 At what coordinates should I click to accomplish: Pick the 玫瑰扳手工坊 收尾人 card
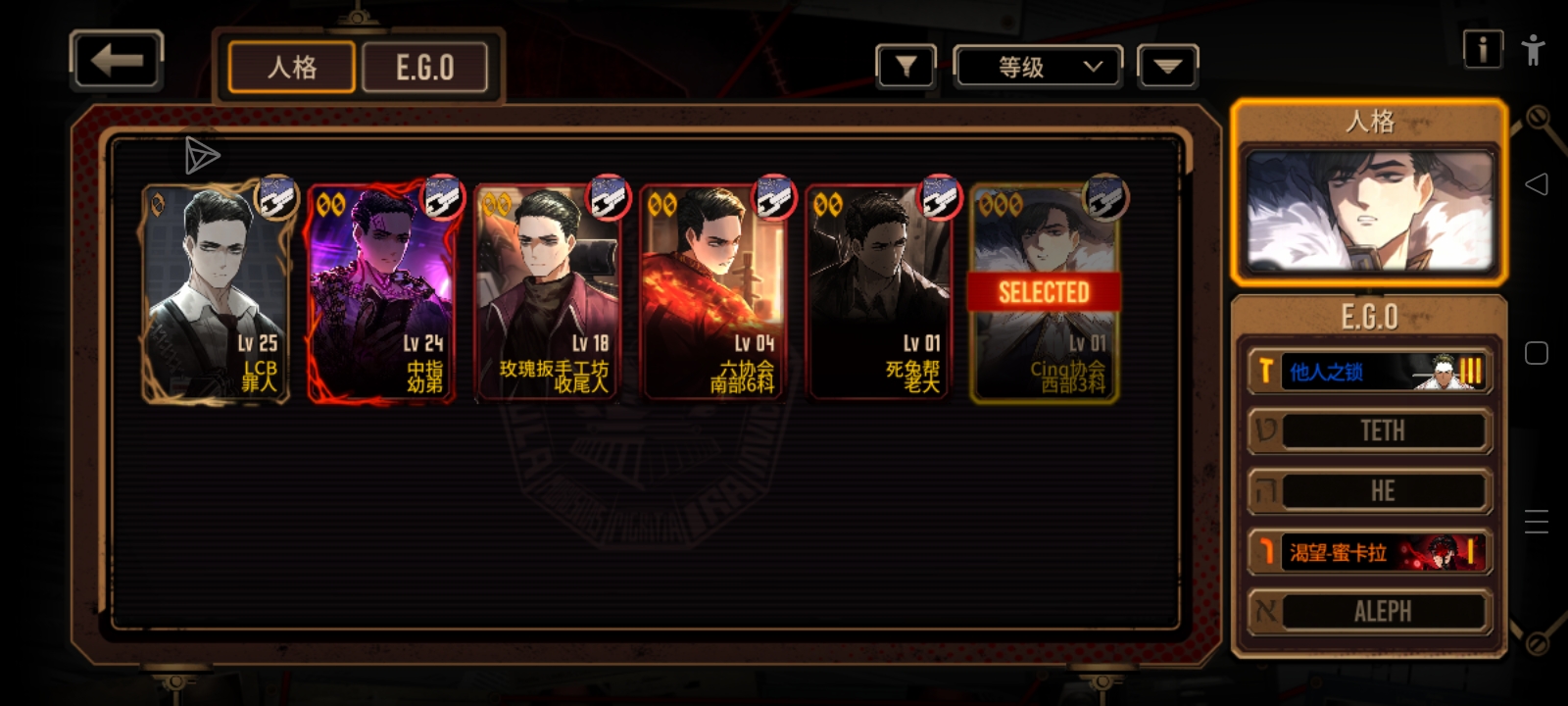[x=548, y=292]
